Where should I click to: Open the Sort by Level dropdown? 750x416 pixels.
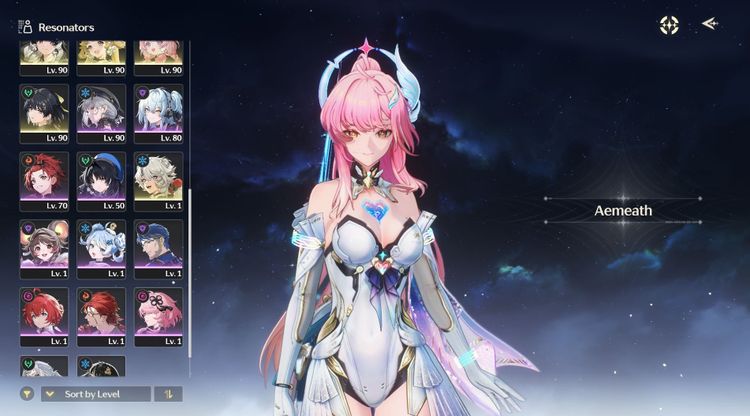[95, 394]
